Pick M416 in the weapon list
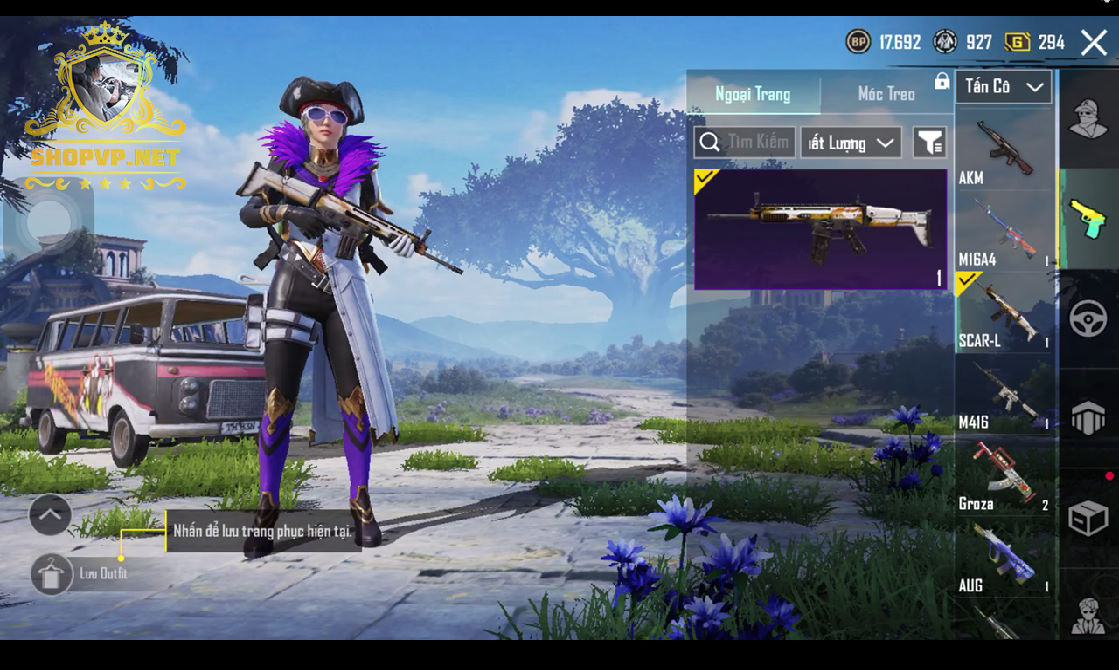Screen dimensions: 1119x670 (x=1003, y=396)
